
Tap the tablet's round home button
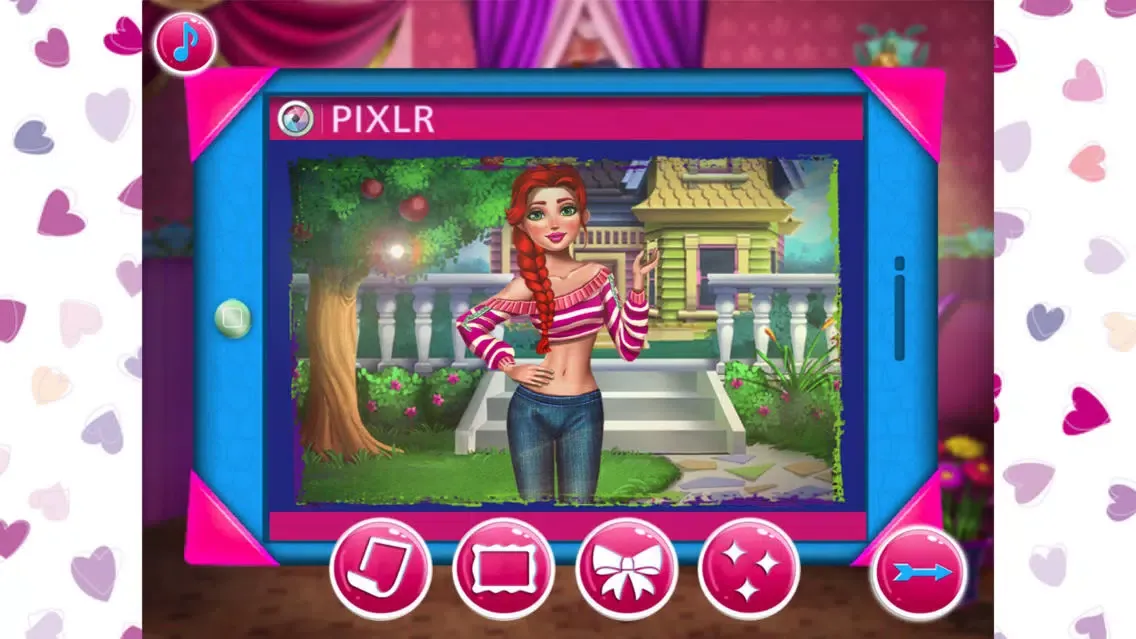(x=233, y=319)
